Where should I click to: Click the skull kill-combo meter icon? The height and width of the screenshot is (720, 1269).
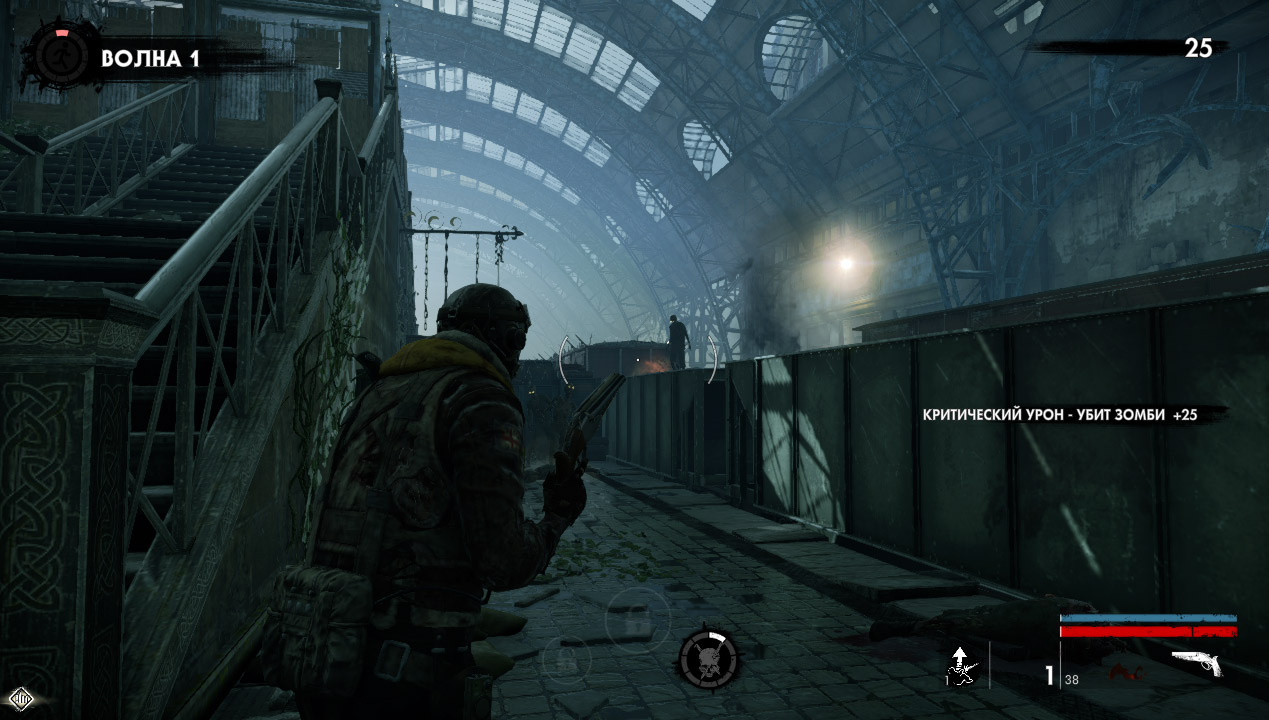click(708, 660)
